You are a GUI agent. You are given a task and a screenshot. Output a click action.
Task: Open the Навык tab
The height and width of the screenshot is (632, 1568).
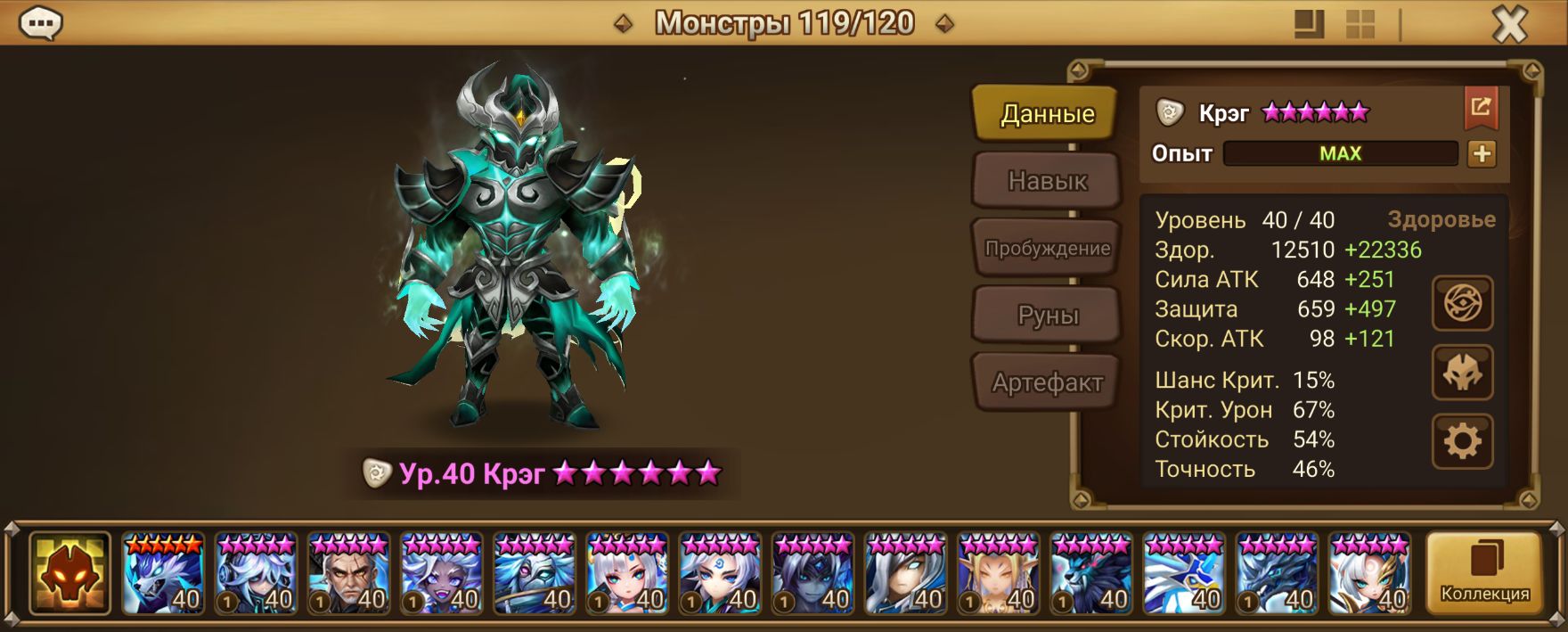[x=1047, y=181]
